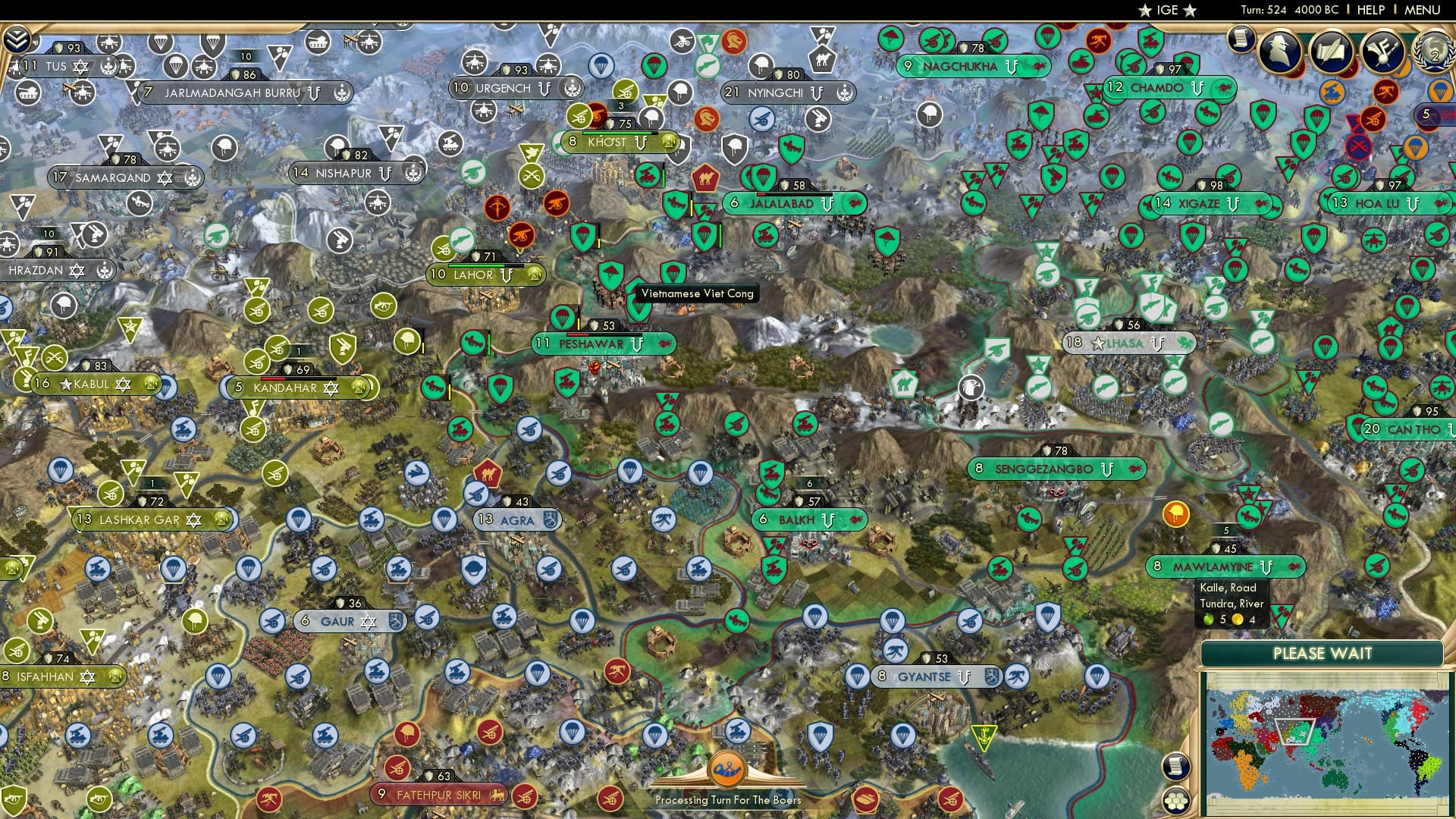
Task: Open the HELP item on the top bar
Action: point(1370,9)
